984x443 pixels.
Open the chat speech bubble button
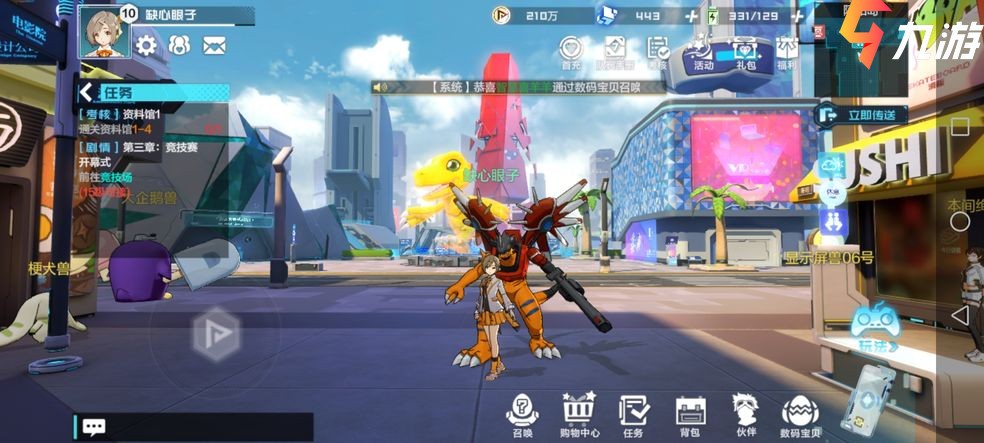(94, 427)
